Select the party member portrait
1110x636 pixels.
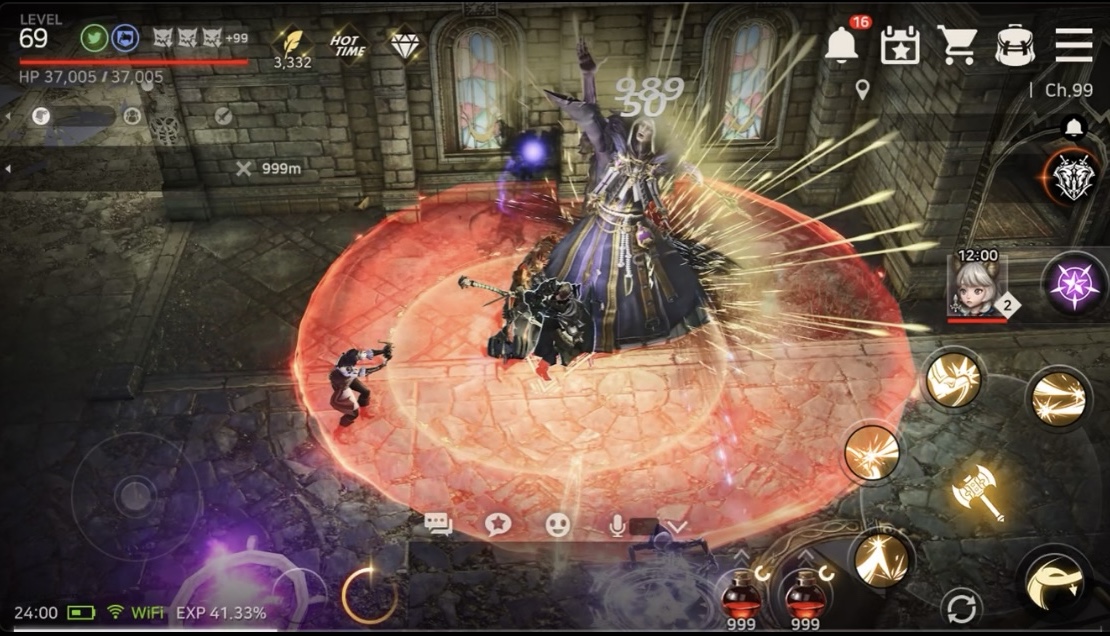977,287
